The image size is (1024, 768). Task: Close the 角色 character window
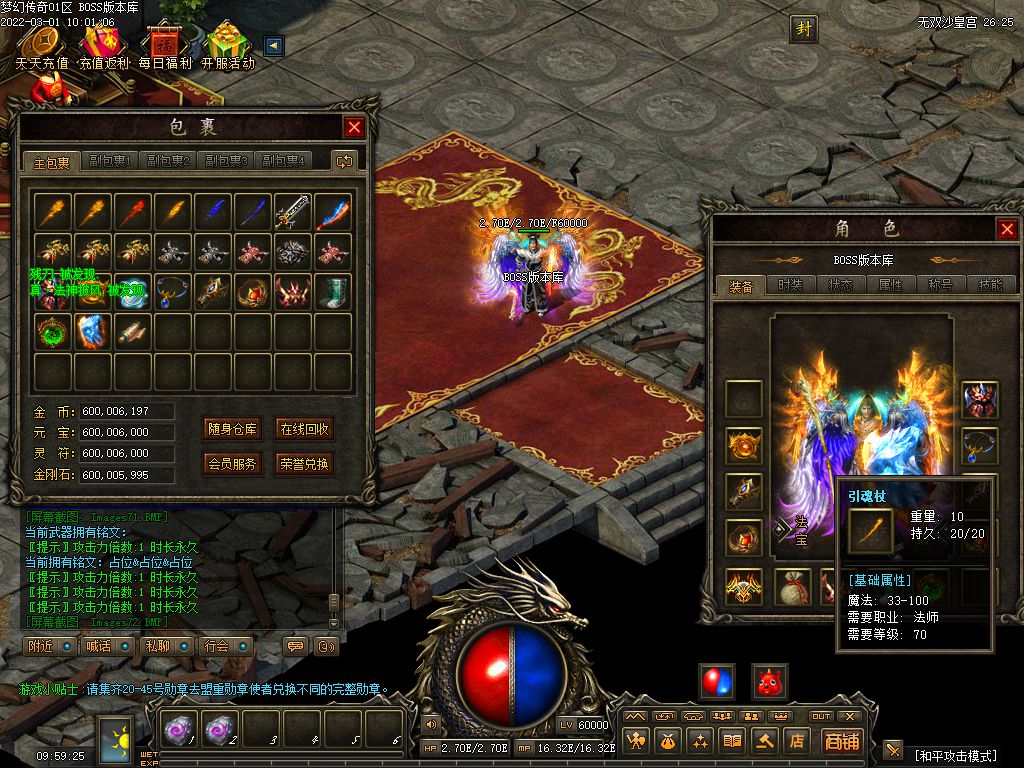point(1007,229)
